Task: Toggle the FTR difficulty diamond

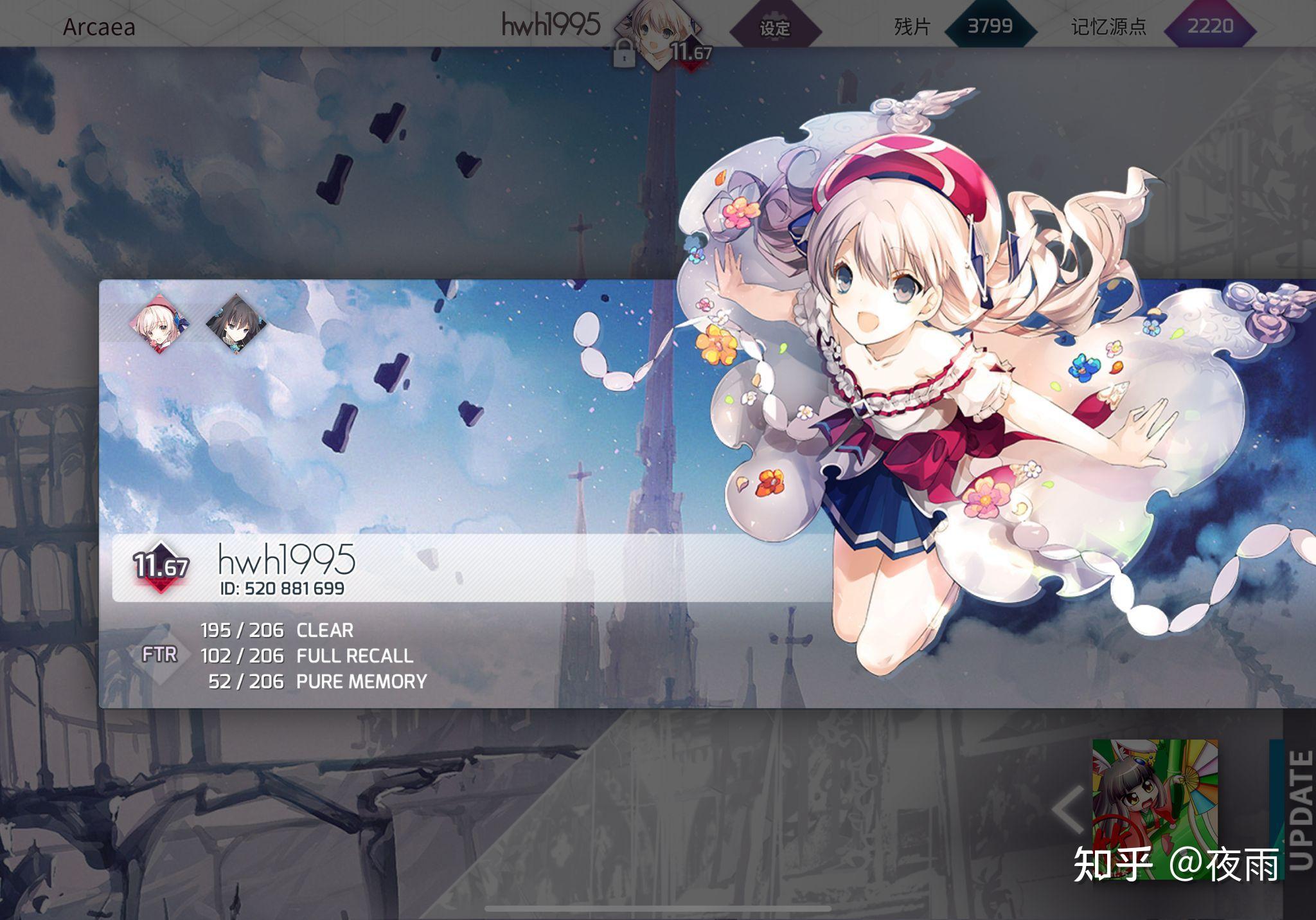Action: click(x=159, y=654)
